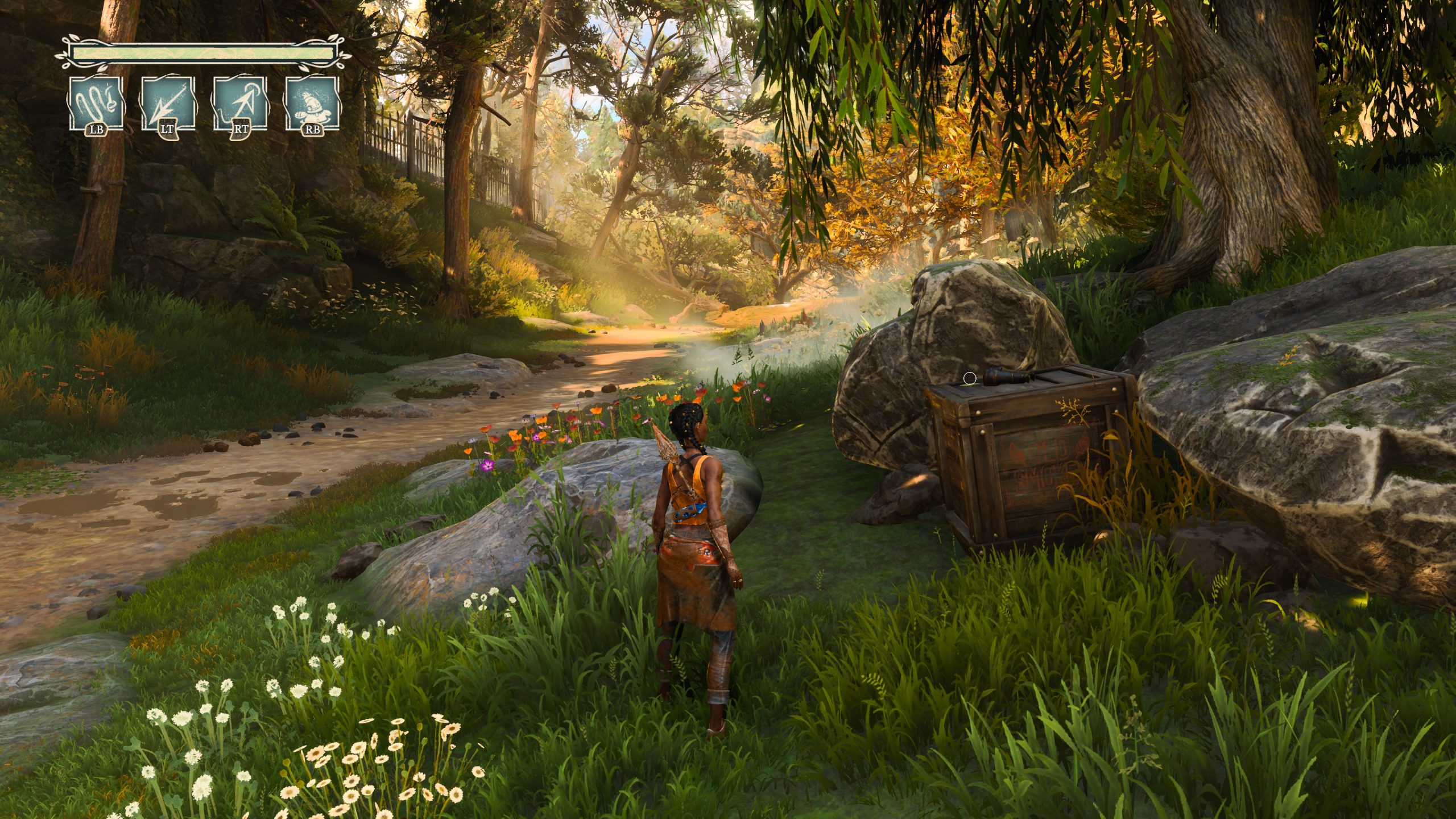Activate the downward lightning arrow ability
Image resolution: width=1456 pixels, height=819 pixels.
[x=168, y=104]
